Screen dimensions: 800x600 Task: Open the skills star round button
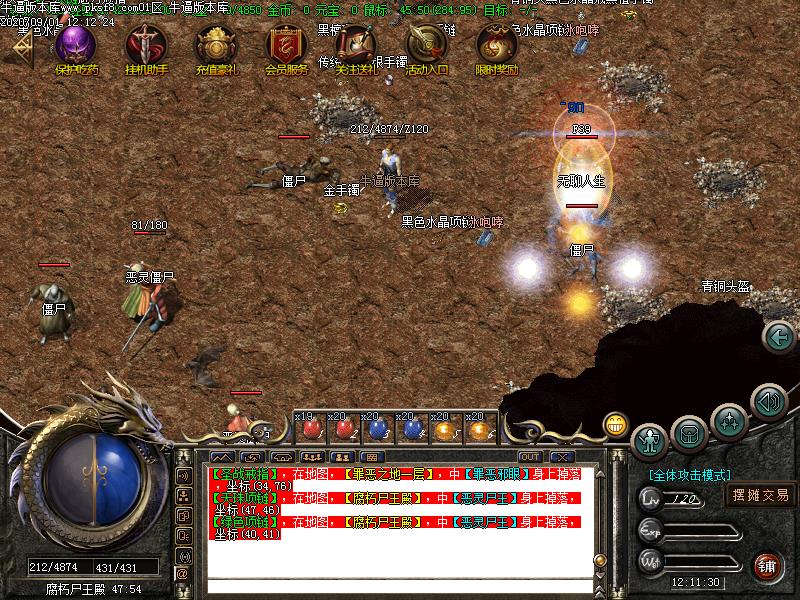(729, 421)
